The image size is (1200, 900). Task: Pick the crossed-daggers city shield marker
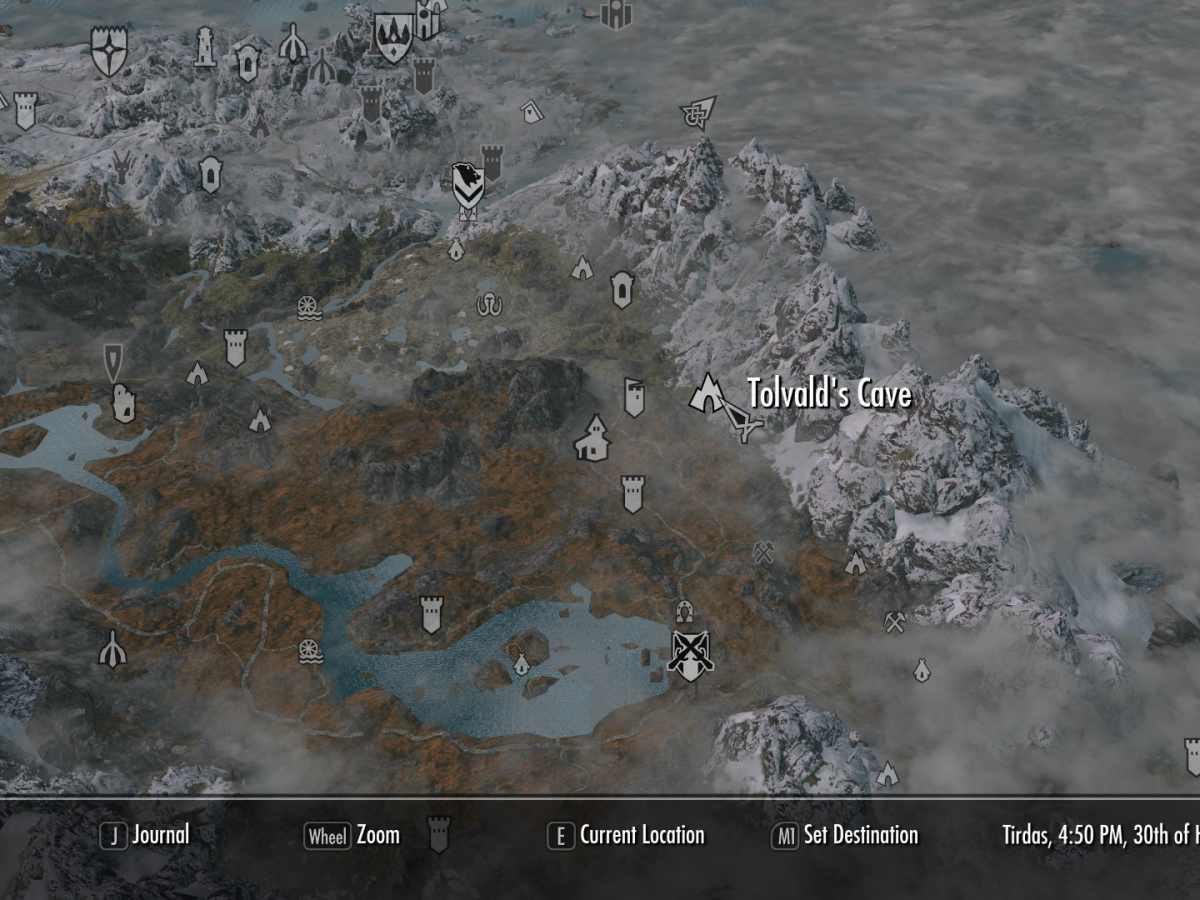691,654
